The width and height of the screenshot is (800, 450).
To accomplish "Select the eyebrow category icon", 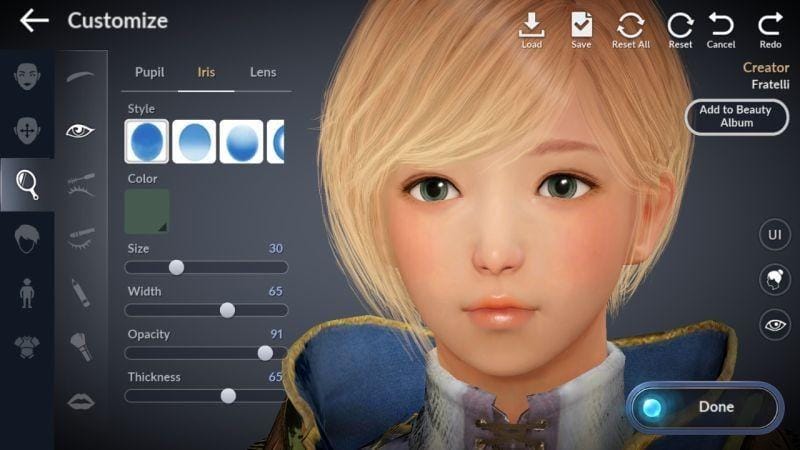I will coord(81,76).
